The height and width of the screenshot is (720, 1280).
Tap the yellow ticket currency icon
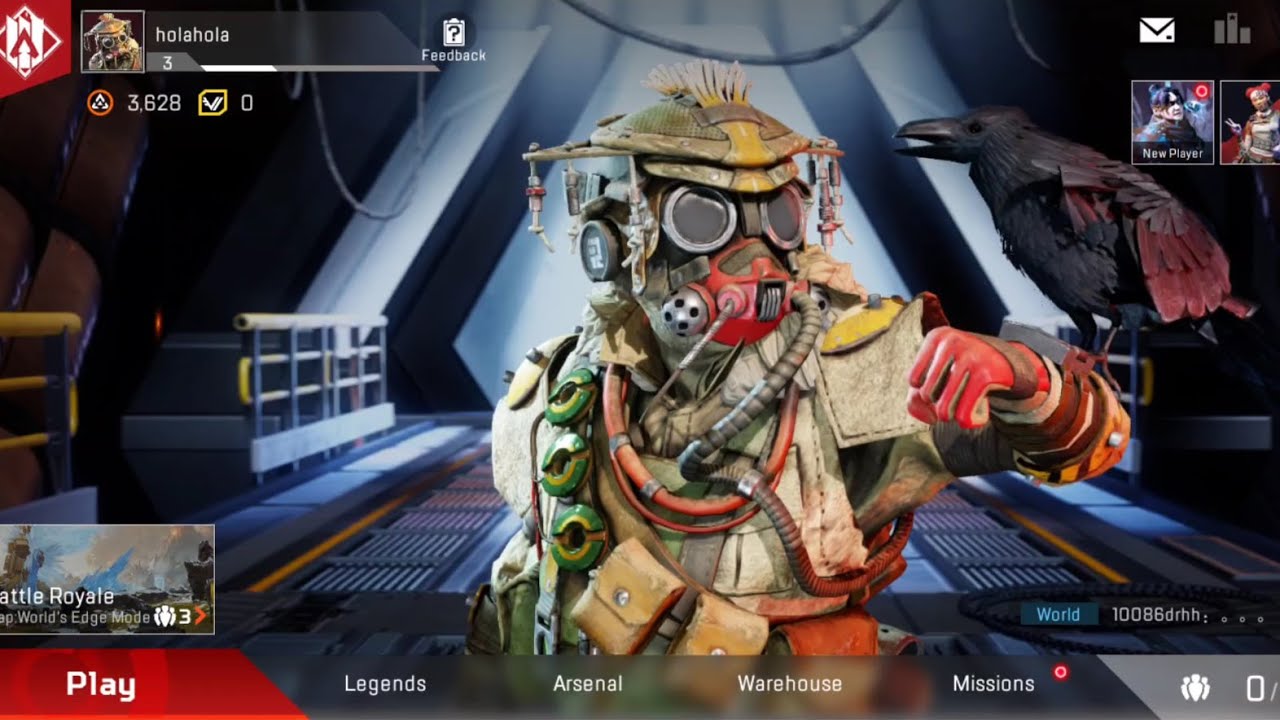(212, 102)
